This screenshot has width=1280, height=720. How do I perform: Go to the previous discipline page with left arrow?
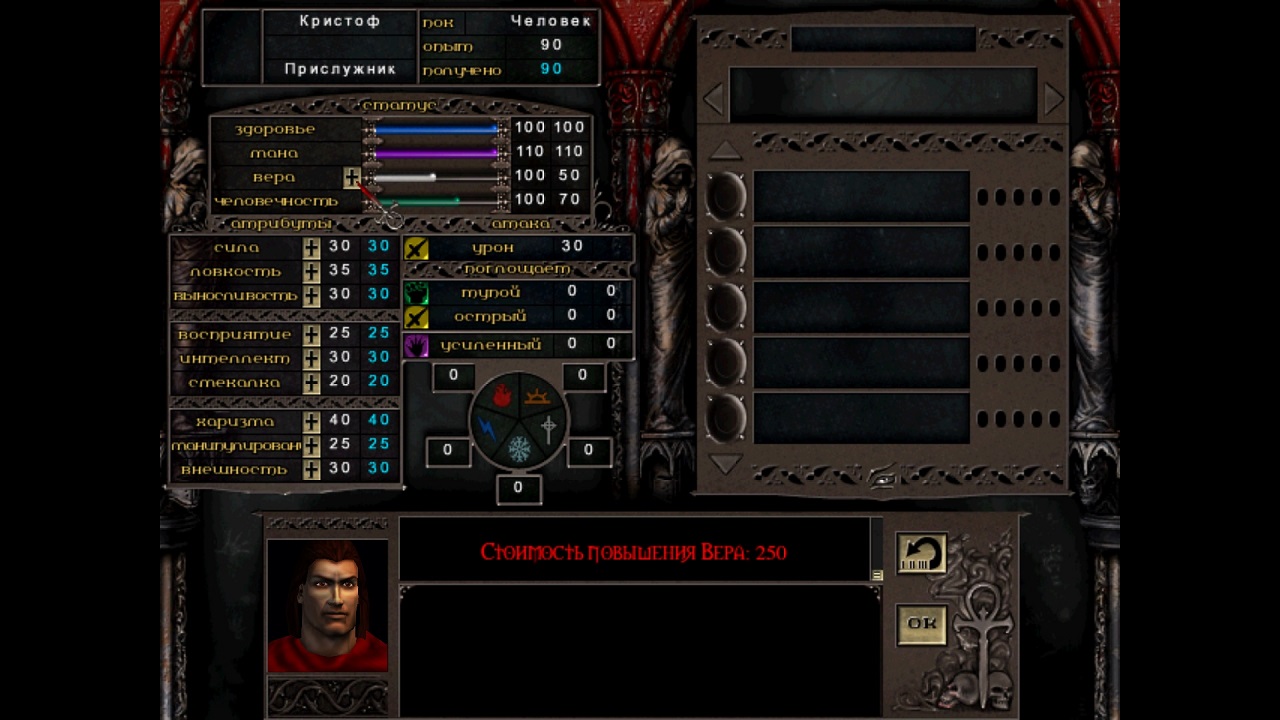[x=713, y=99]
